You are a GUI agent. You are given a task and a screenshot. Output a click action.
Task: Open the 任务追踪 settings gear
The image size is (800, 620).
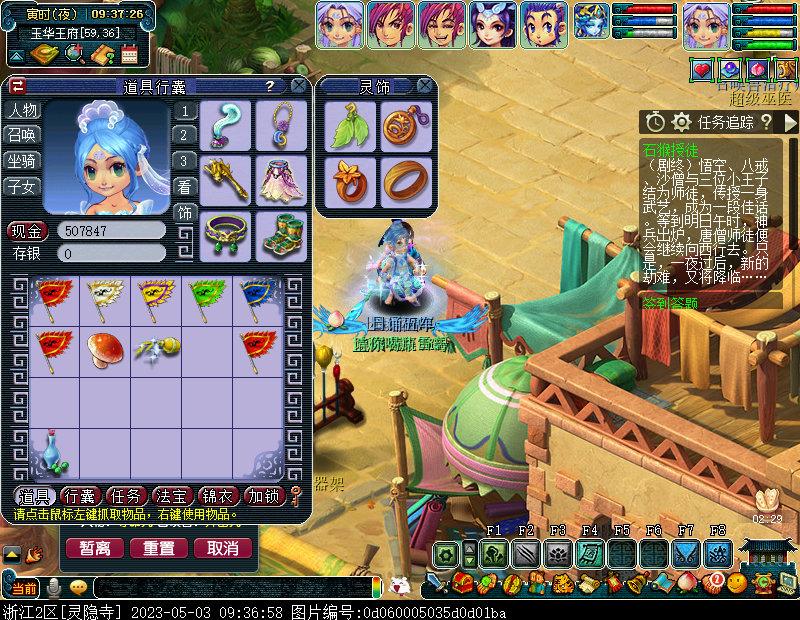click(681, 122)
